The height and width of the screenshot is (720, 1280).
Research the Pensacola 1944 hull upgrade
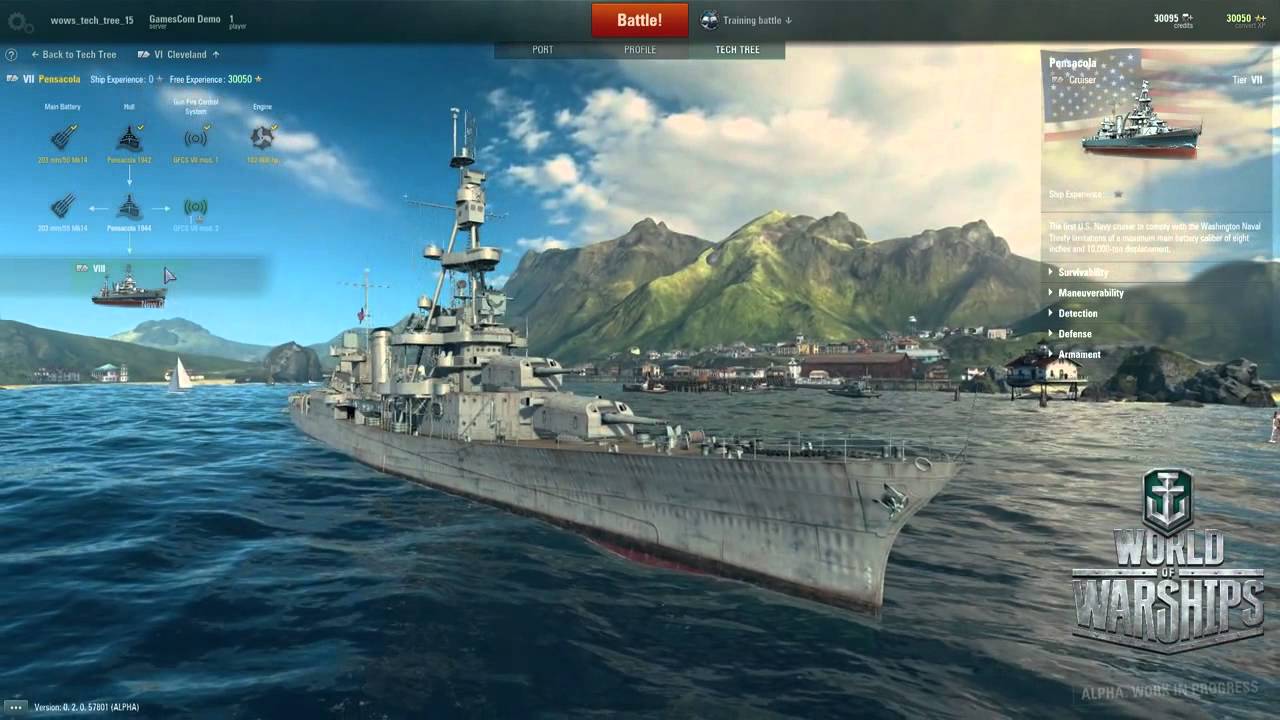click(129, 207)
